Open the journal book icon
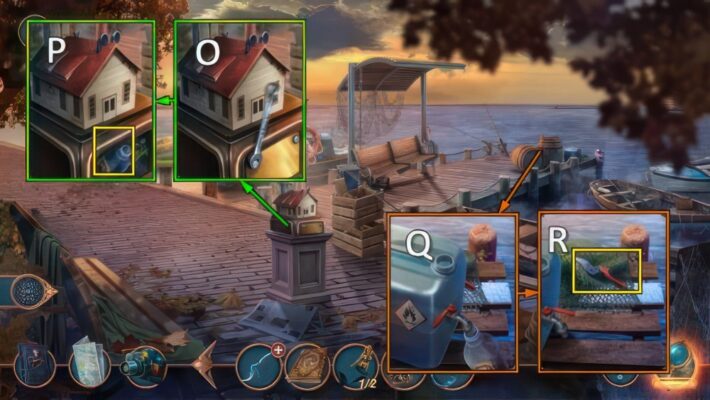The image size is (710, 400). [x=35, y=364]
